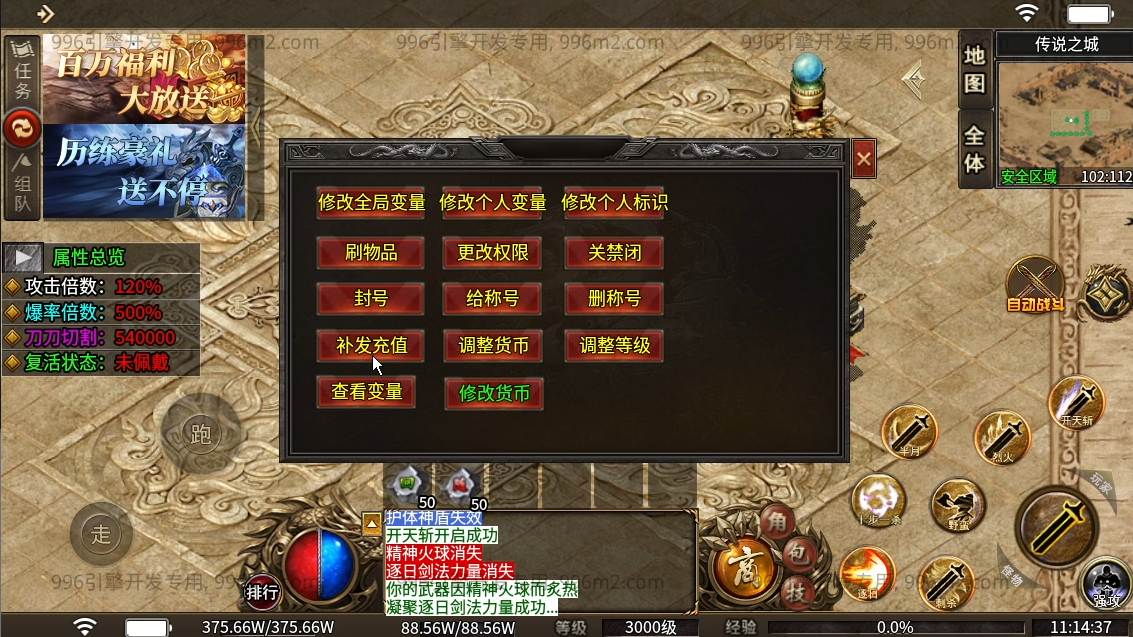Click the 刷物品 button
The image size is (1133, 637).
click(x=371, y=253)
